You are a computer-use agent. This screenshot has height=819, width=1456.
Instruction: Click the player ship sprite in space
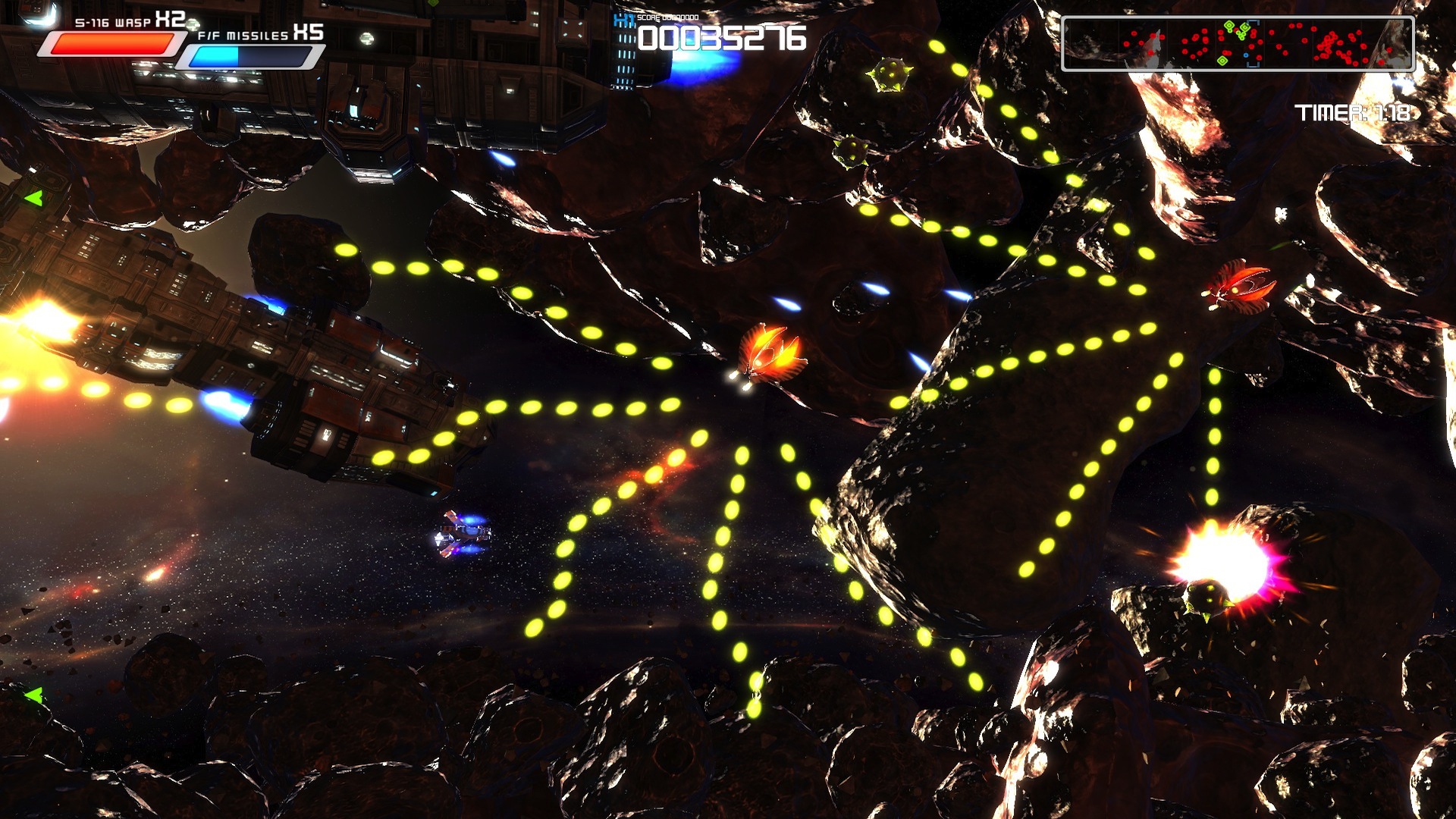[x=463, y=535]
